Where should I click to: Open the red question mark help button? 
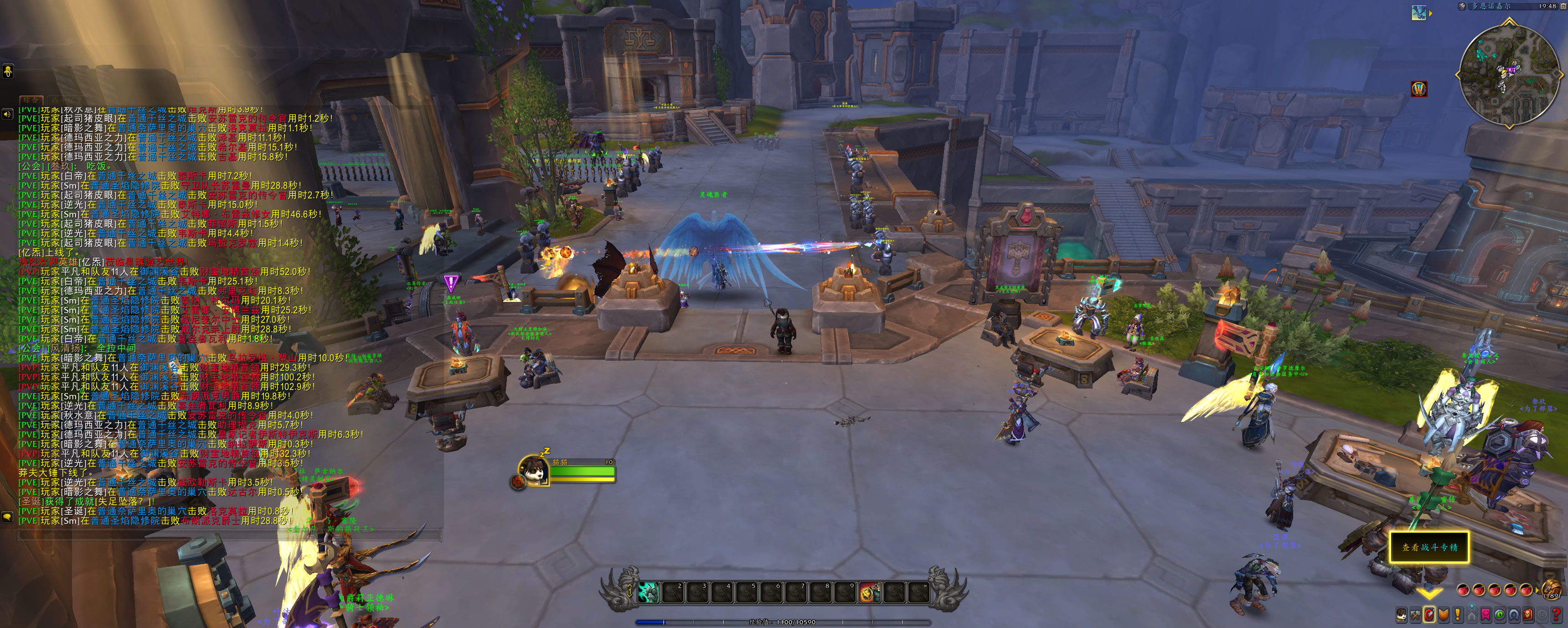1556,615
